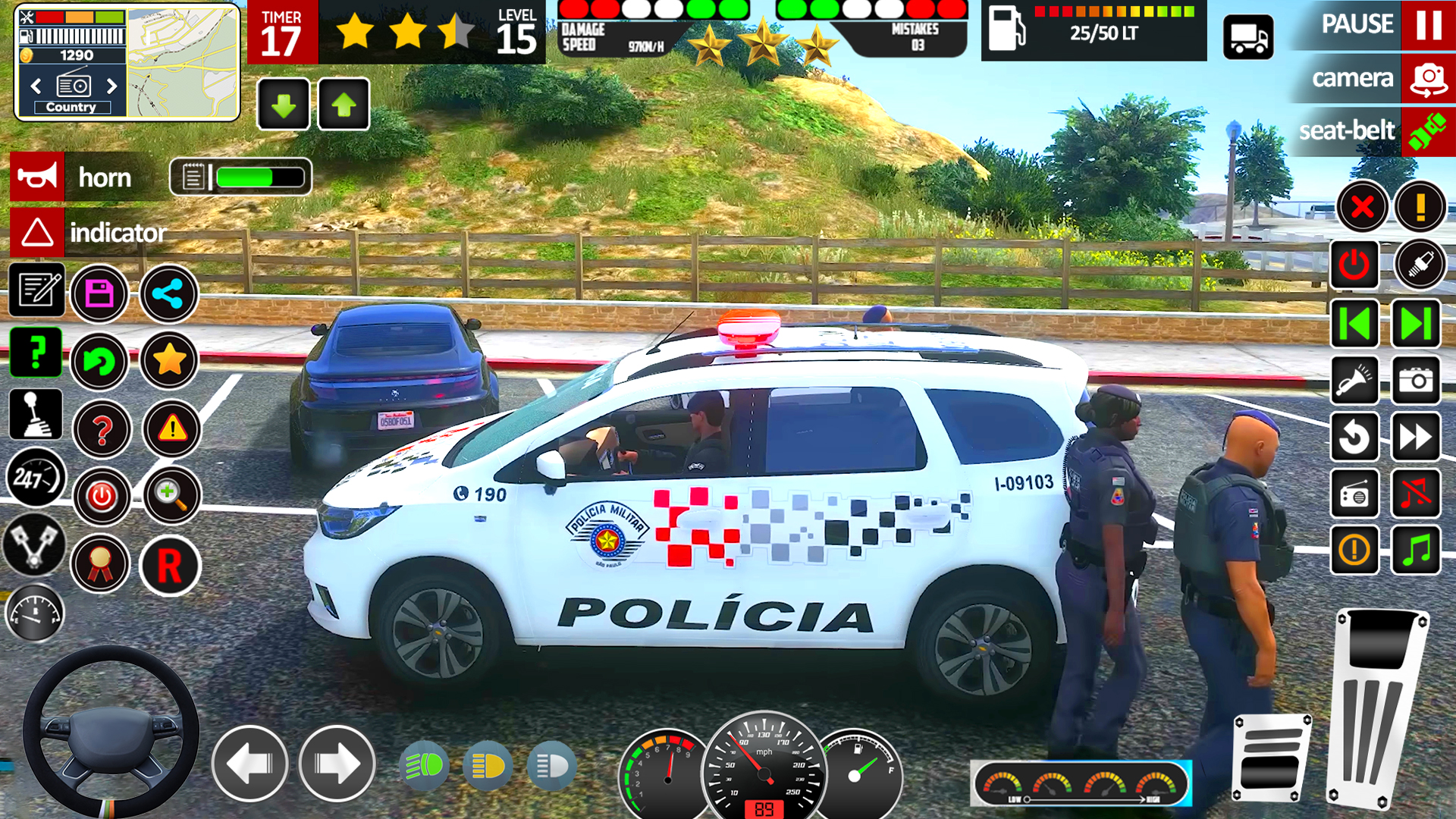Click the engine pistons icon
The image size is (1456, 819).
(x=36, y=544)
